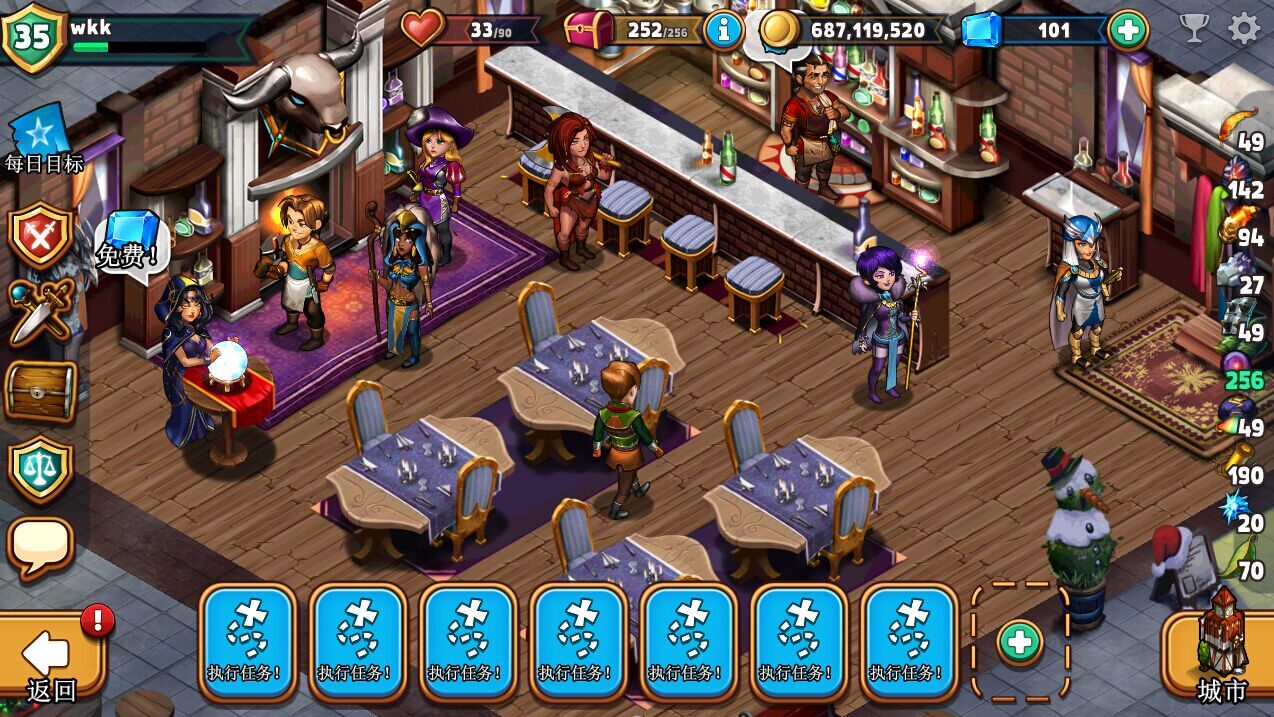The image size is (1274, 717).
Task: Add a new quest slot
Action: (x=1020, y=642)
